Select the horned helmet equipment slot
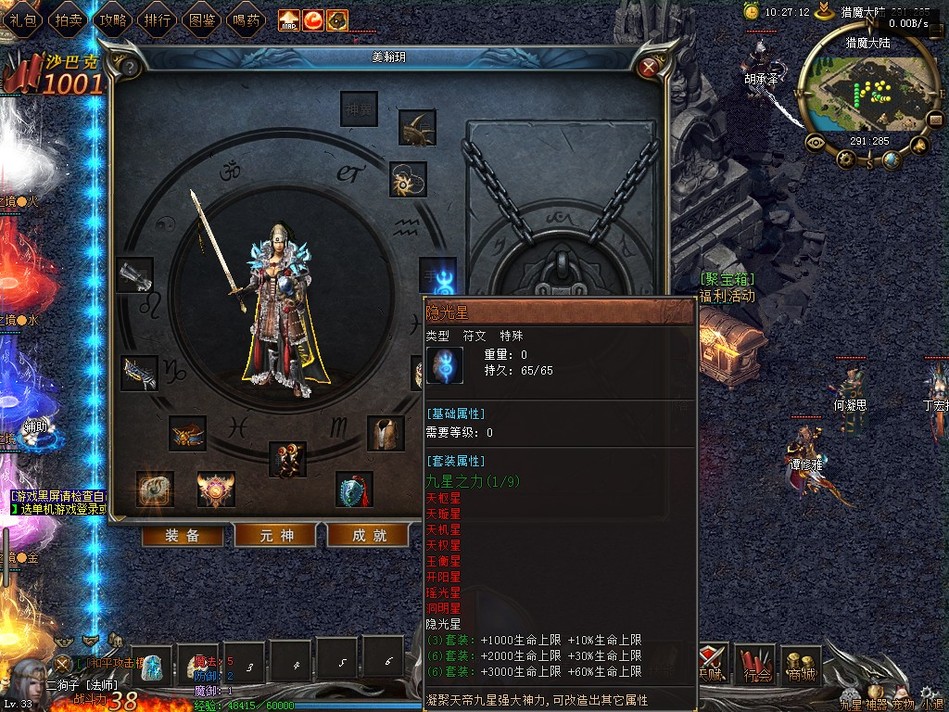 (416, 128)
